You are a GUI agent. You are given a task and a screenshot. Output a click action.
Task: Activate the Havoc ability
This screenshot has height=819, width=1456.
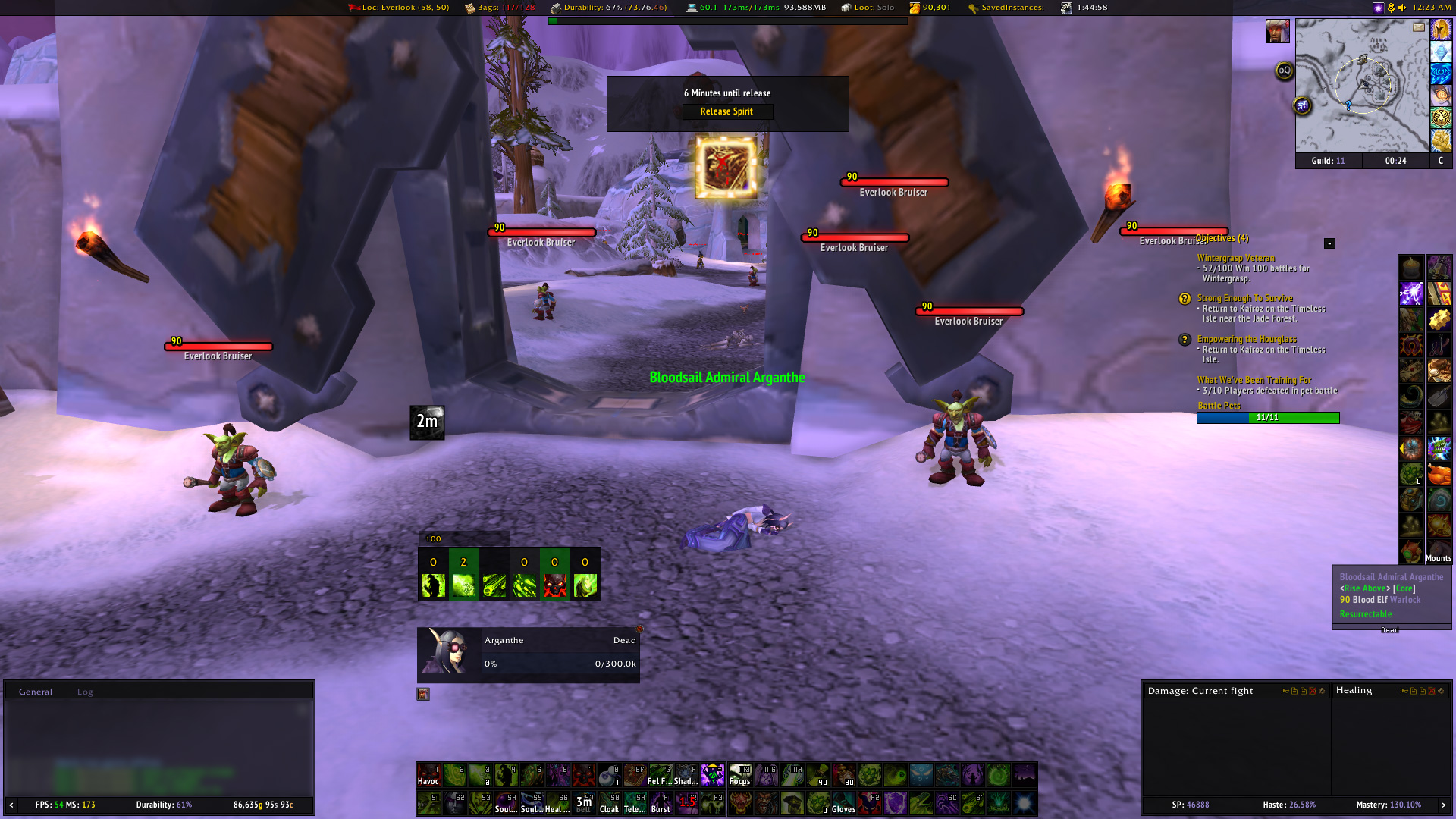(x=428, y=775)
